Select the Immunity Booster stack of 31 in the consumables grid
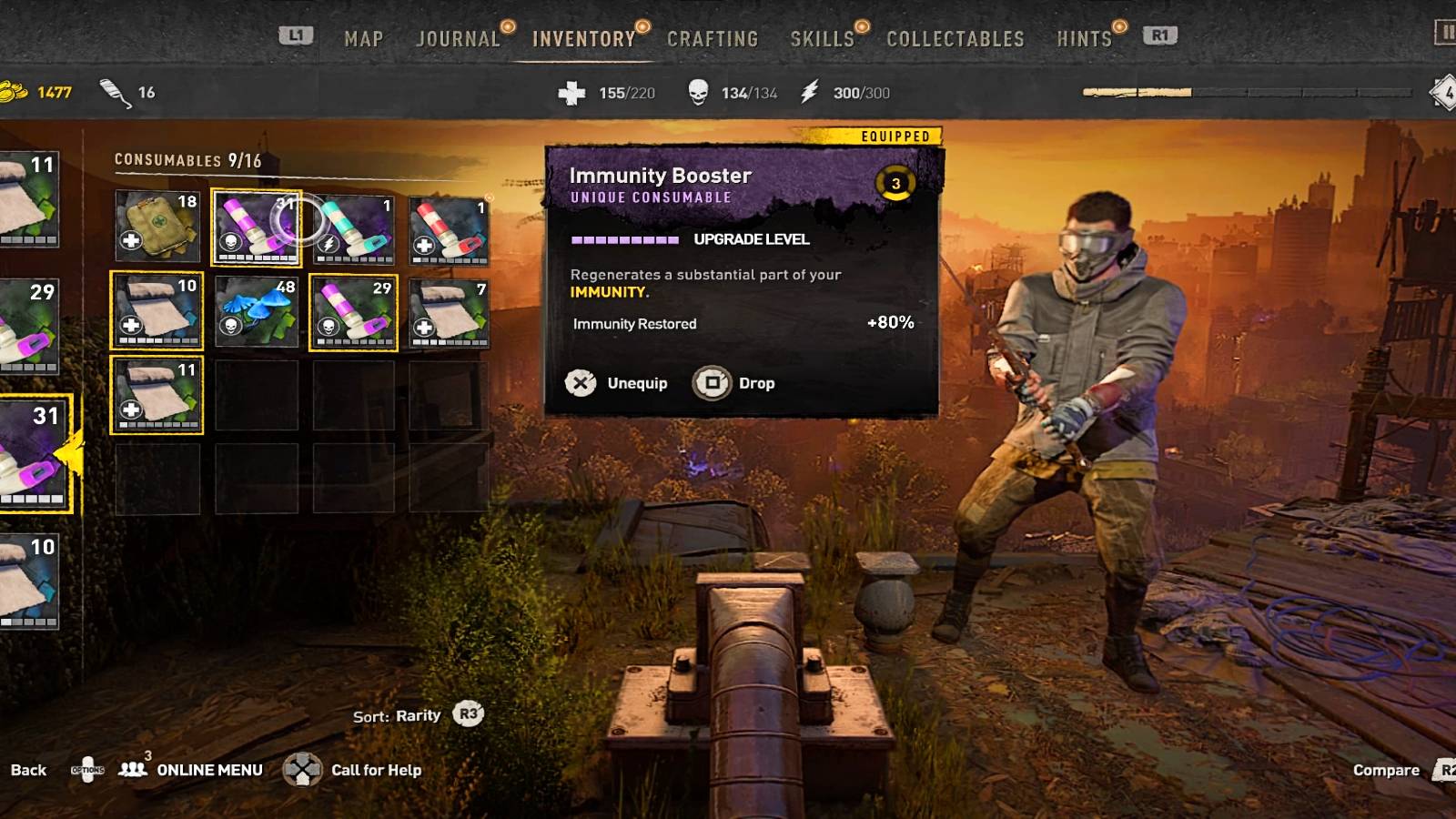The image size is (1456, 819). click(257, 227)
